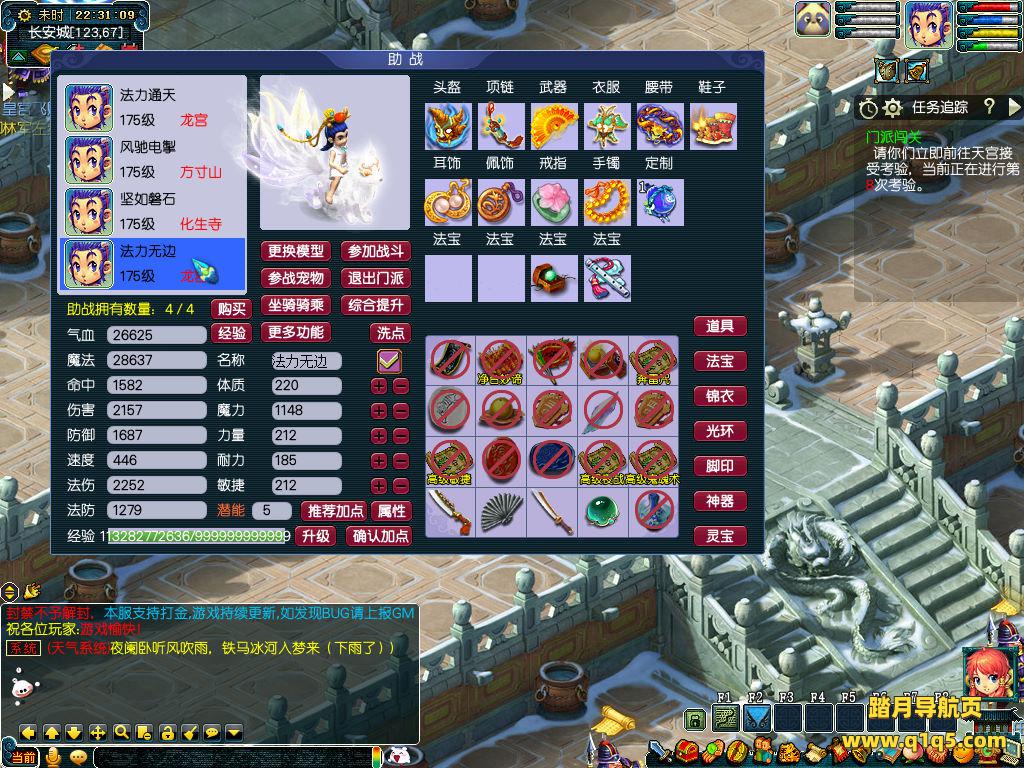1024x768 pixels.
Task: Confirm stats with 确认加点
Action: [x=380, y=536]
